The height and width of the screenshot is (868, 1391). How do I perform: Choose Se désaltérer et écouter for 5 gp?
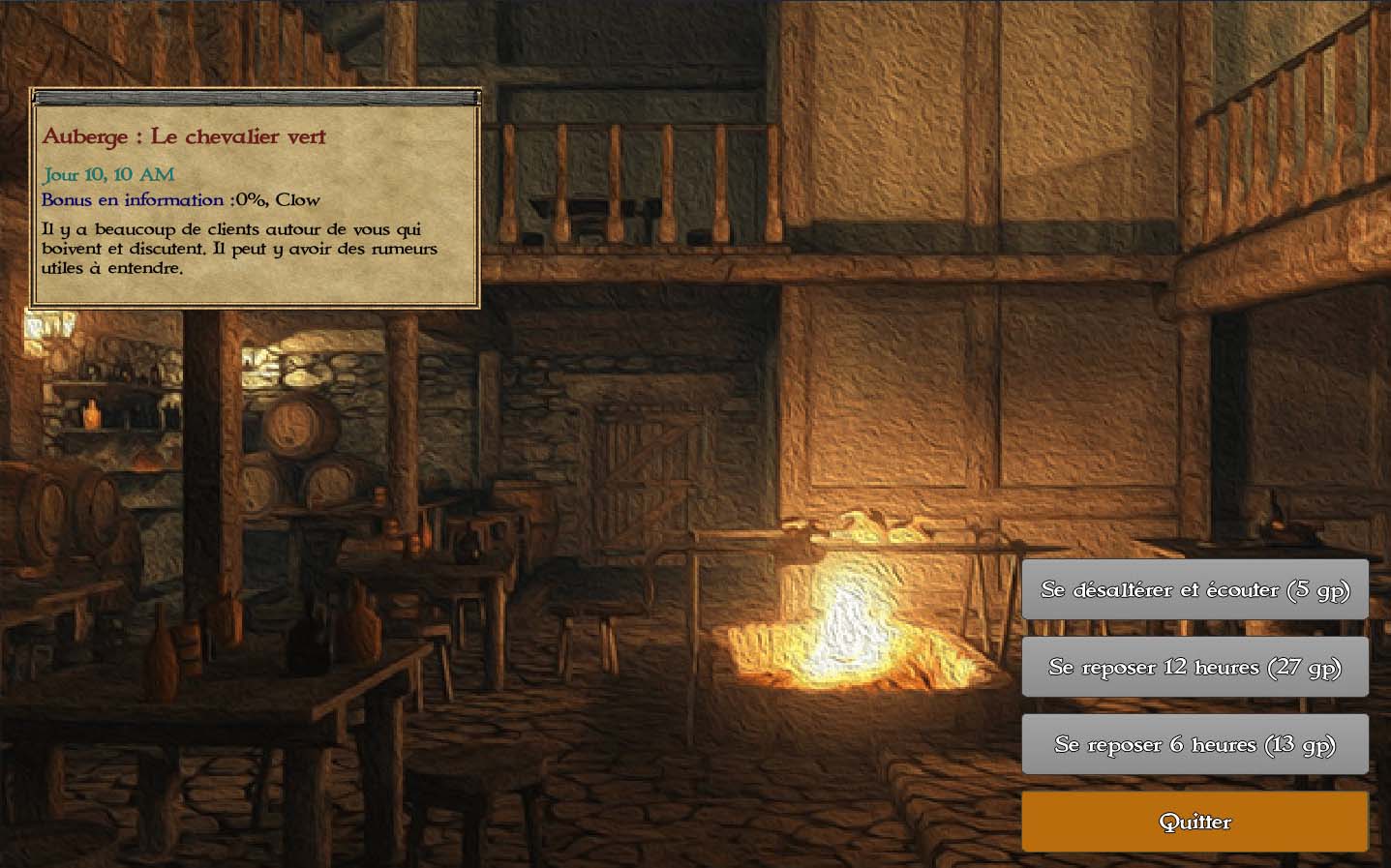pos(1194,589)
